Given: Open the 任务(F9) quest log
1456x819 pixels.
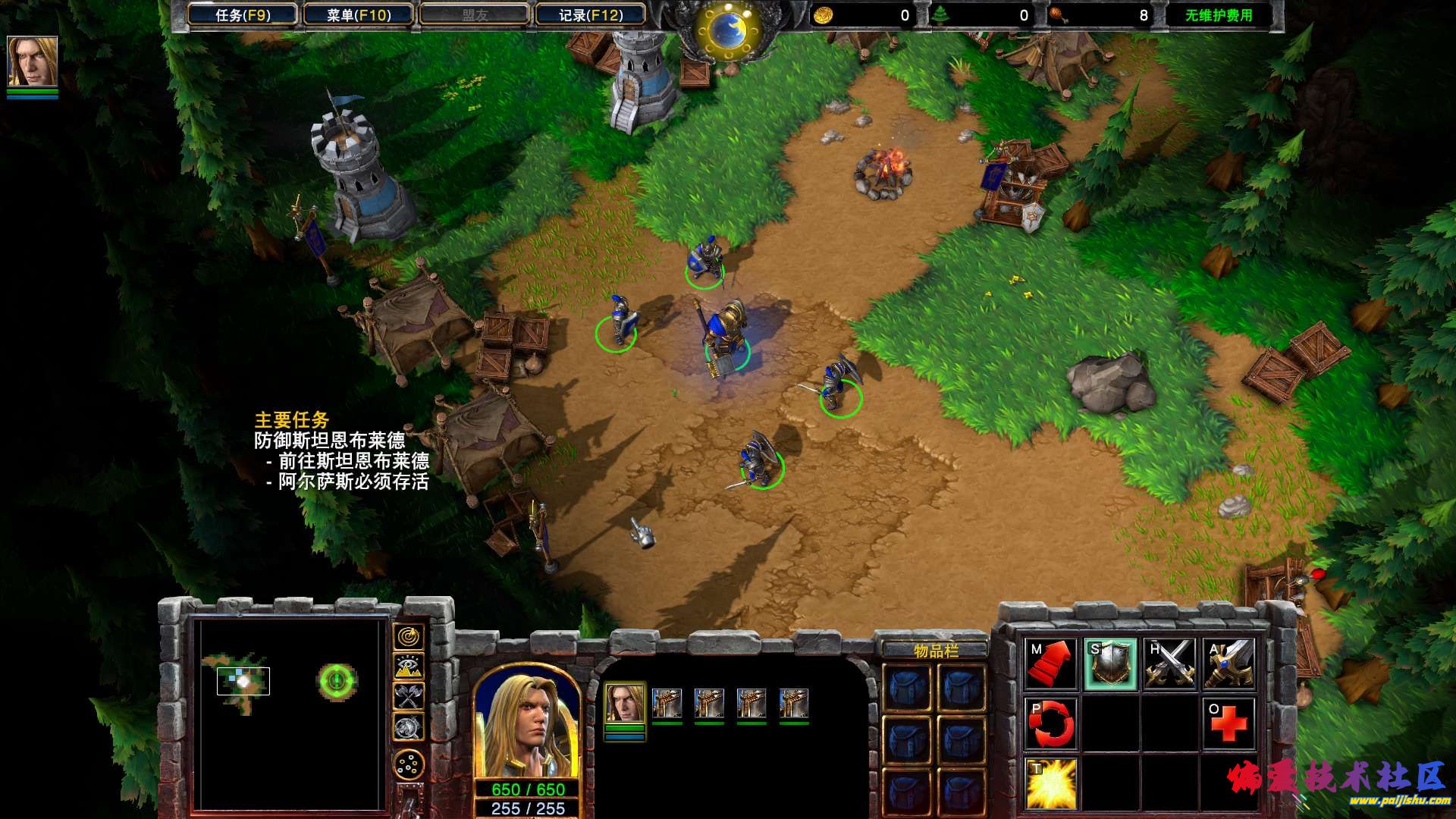Looking at the screenshot, I should [x=243, y=15].
